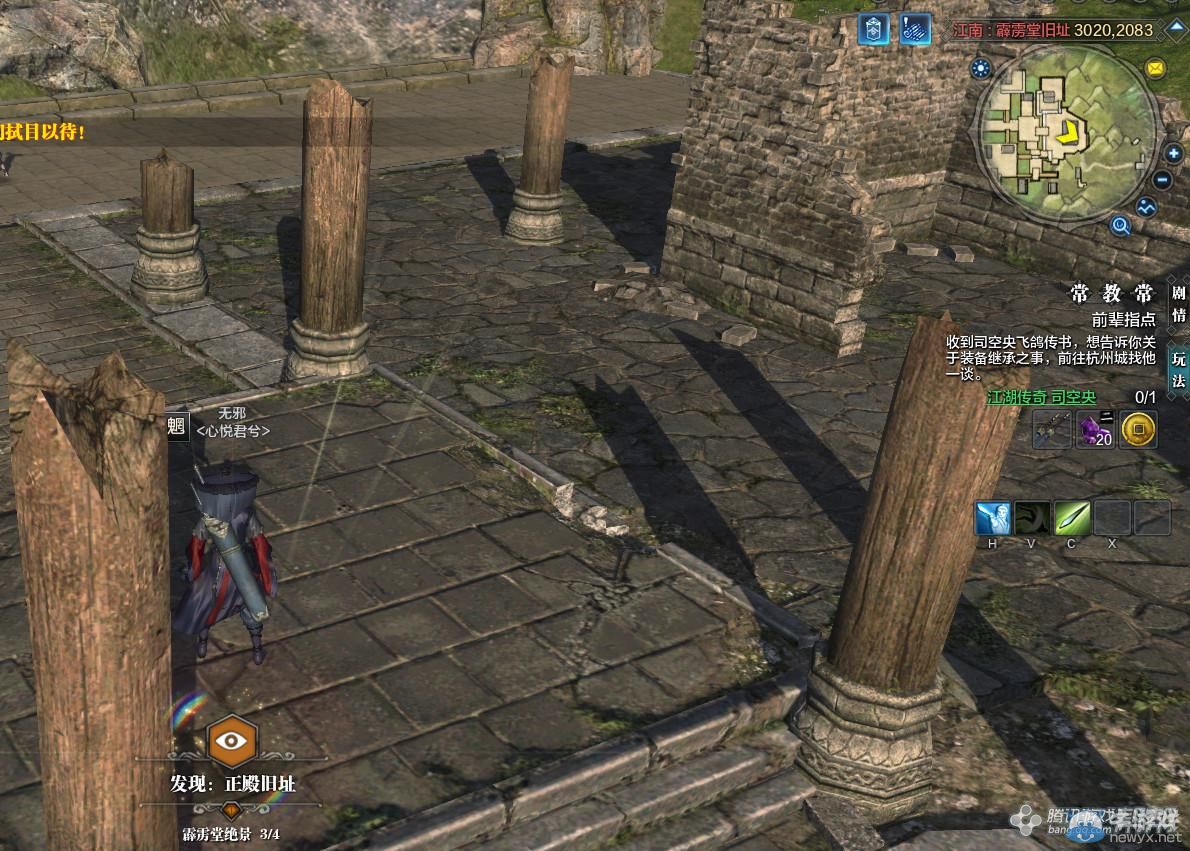Zoom in the minimap with plus button
The width and height of the screenshot is (1190, 851).
(1173, 154)
